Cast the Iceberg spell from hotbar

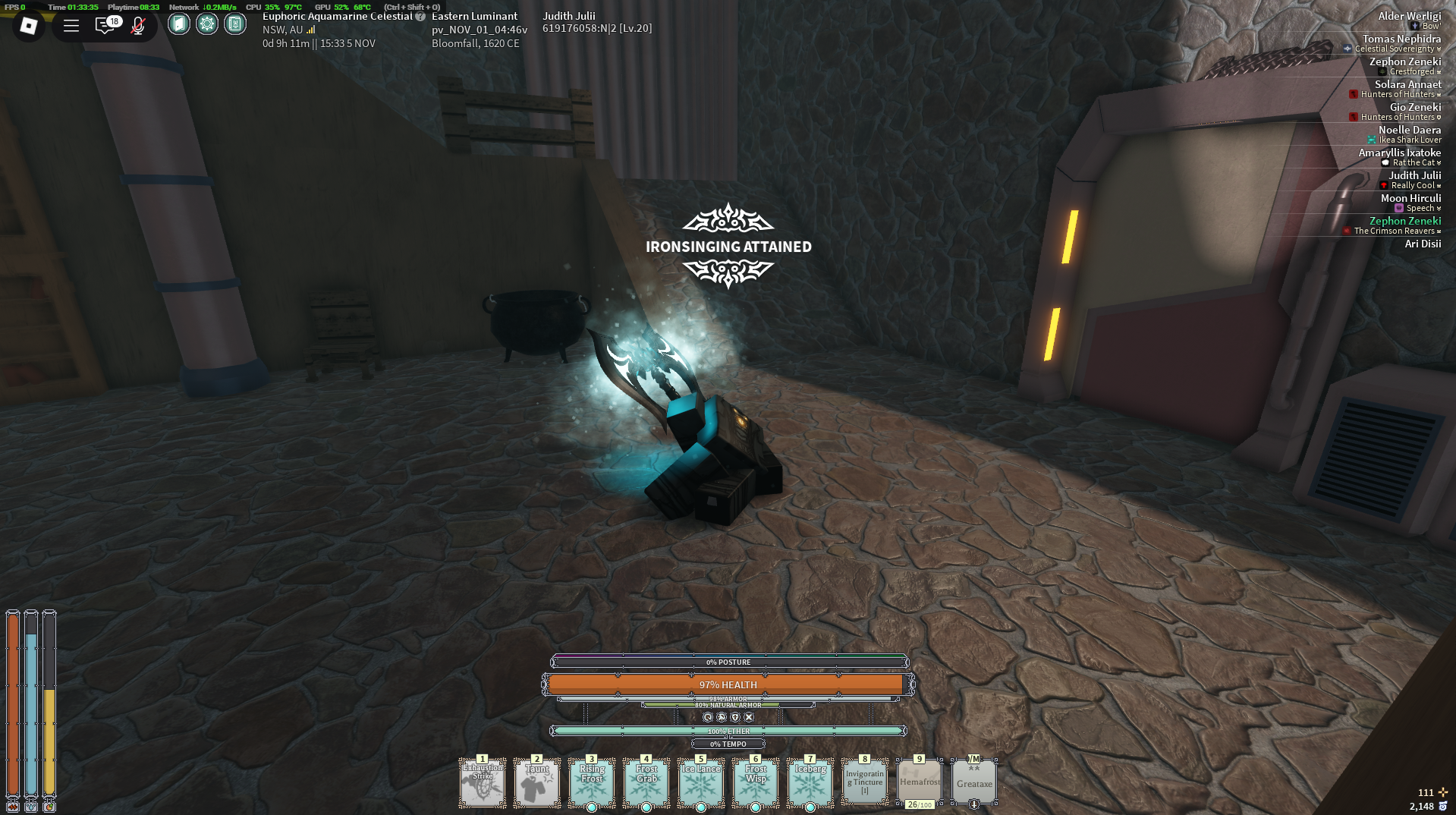tap(810, 782)
